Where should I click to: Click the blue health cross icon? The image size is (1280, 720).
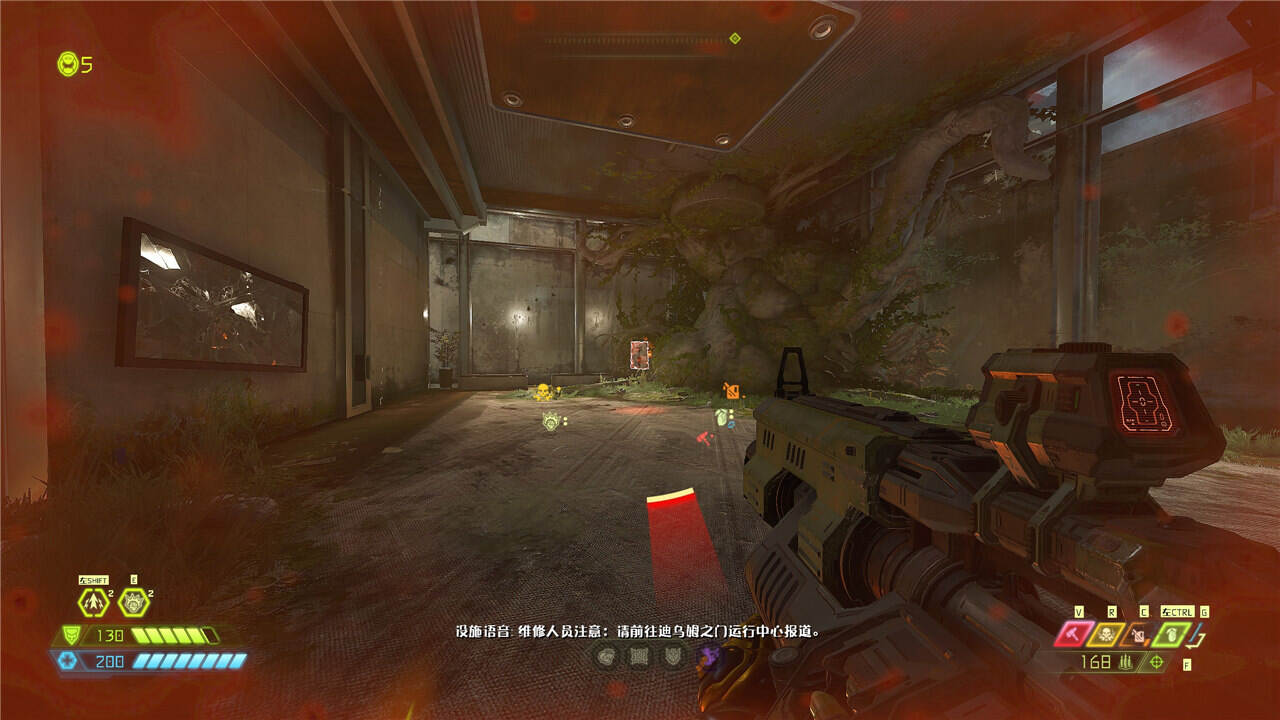tap(68, 660)
